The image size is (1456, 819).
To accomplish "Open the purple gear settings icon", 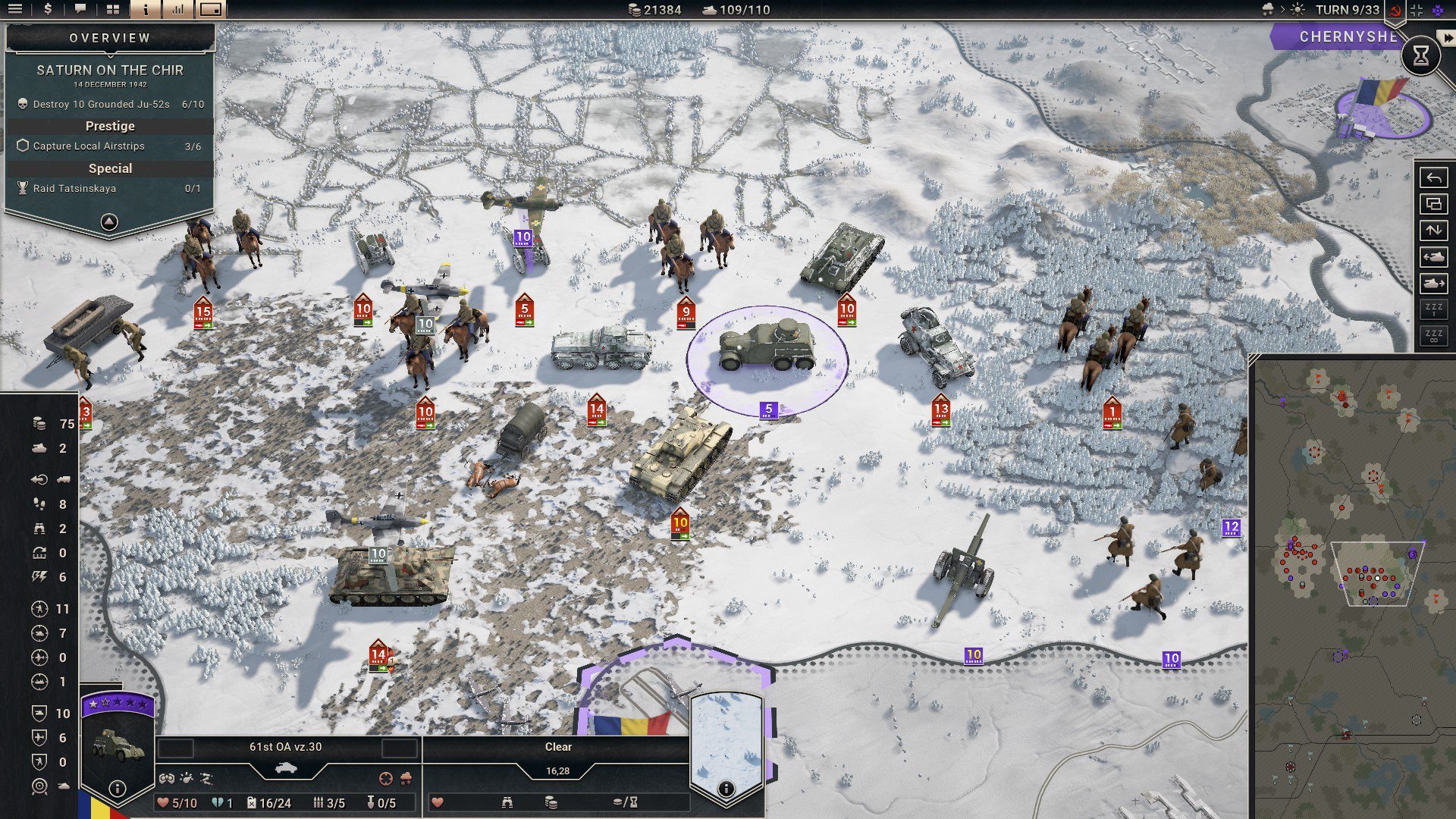I will click(1438, 10).
